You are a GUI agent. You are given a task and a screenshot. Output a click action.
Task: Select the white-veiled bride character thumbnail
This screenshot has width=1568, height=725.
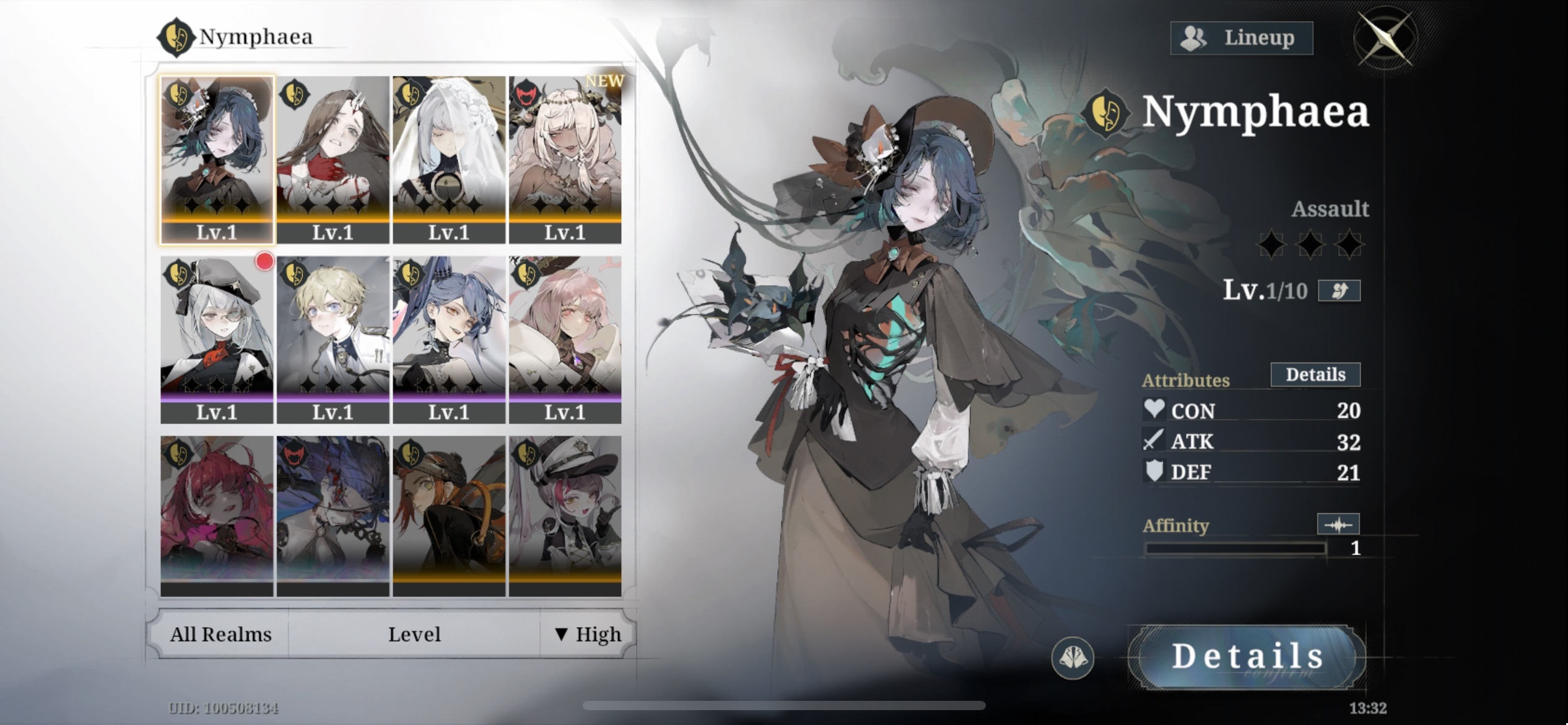[x=450, y=147]
